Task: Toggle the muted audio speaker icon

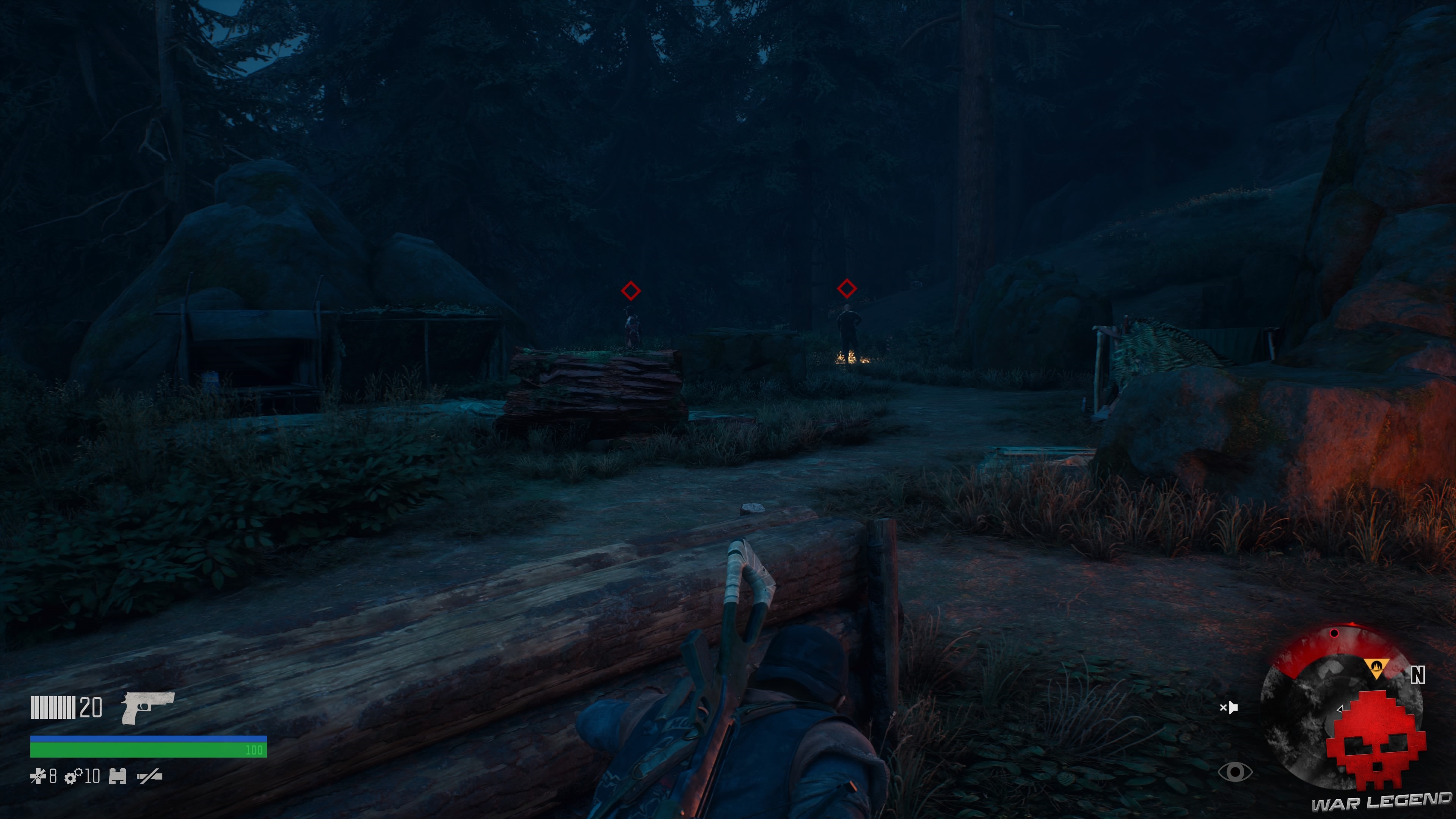Action: (x=1229, y=708)
